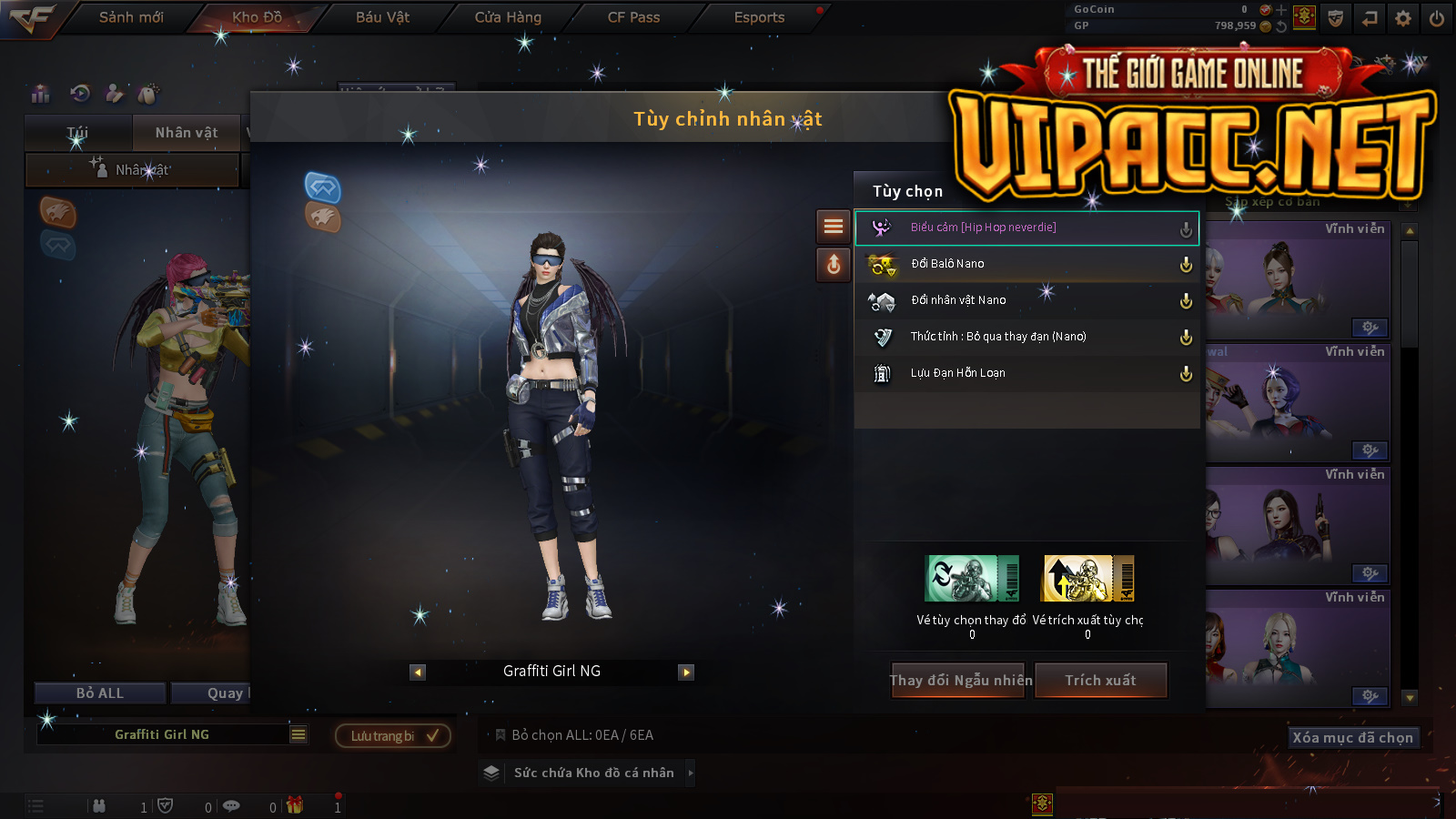1456x819 pixels.
Task: Switch to the Túi bag tab
Action: 78,133
